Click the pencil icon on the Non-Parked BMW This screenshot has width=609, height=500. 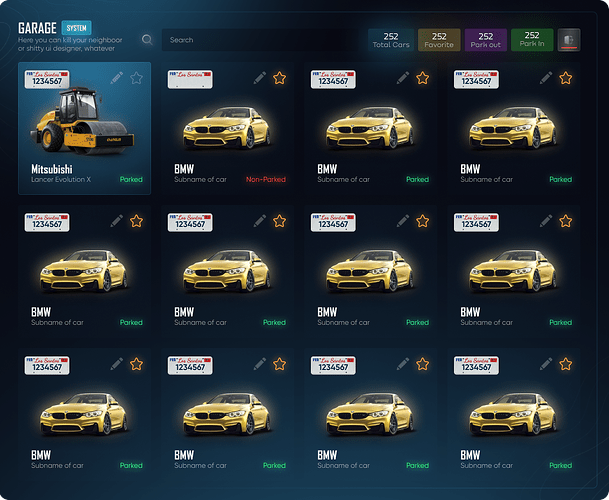260,77
